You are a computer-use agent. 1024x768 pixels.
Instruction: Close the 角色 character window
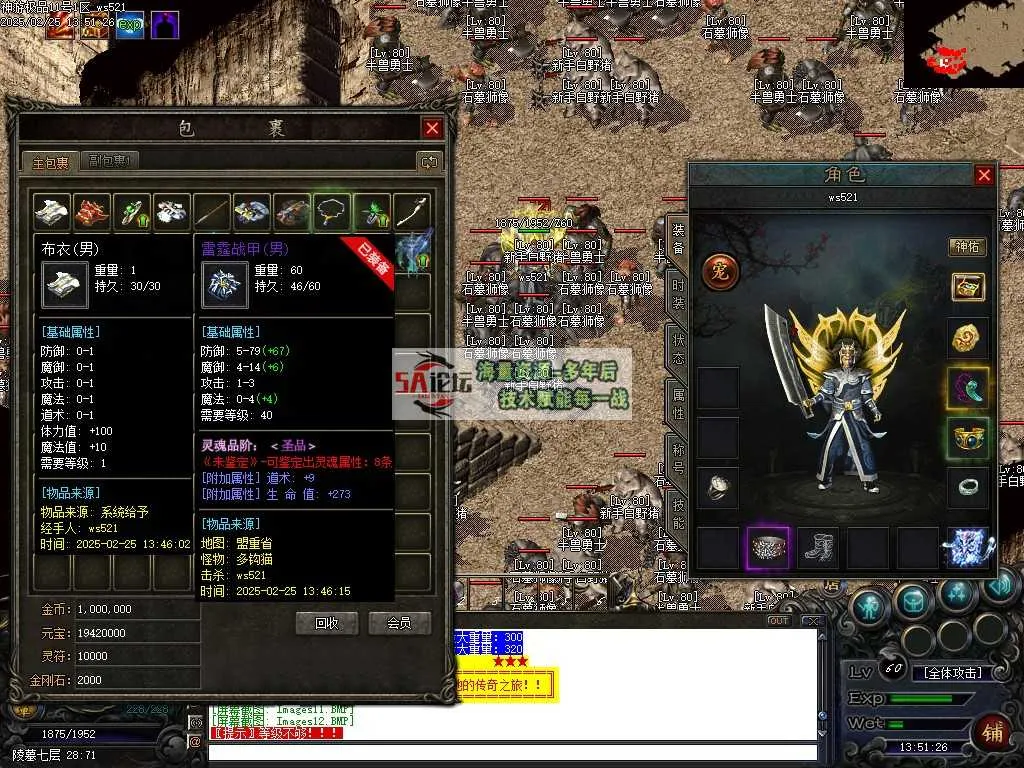pyautogui.click(x=984, y=176)
